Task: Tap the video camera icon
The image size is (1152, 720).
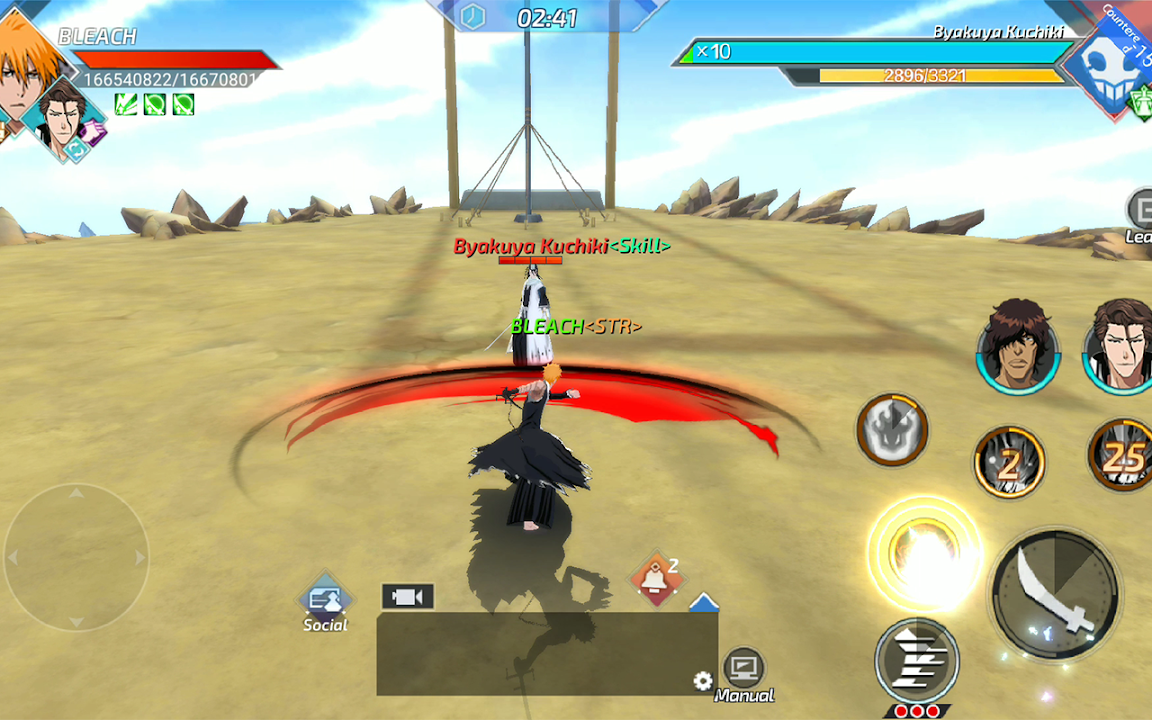Action: coord(407,597)
